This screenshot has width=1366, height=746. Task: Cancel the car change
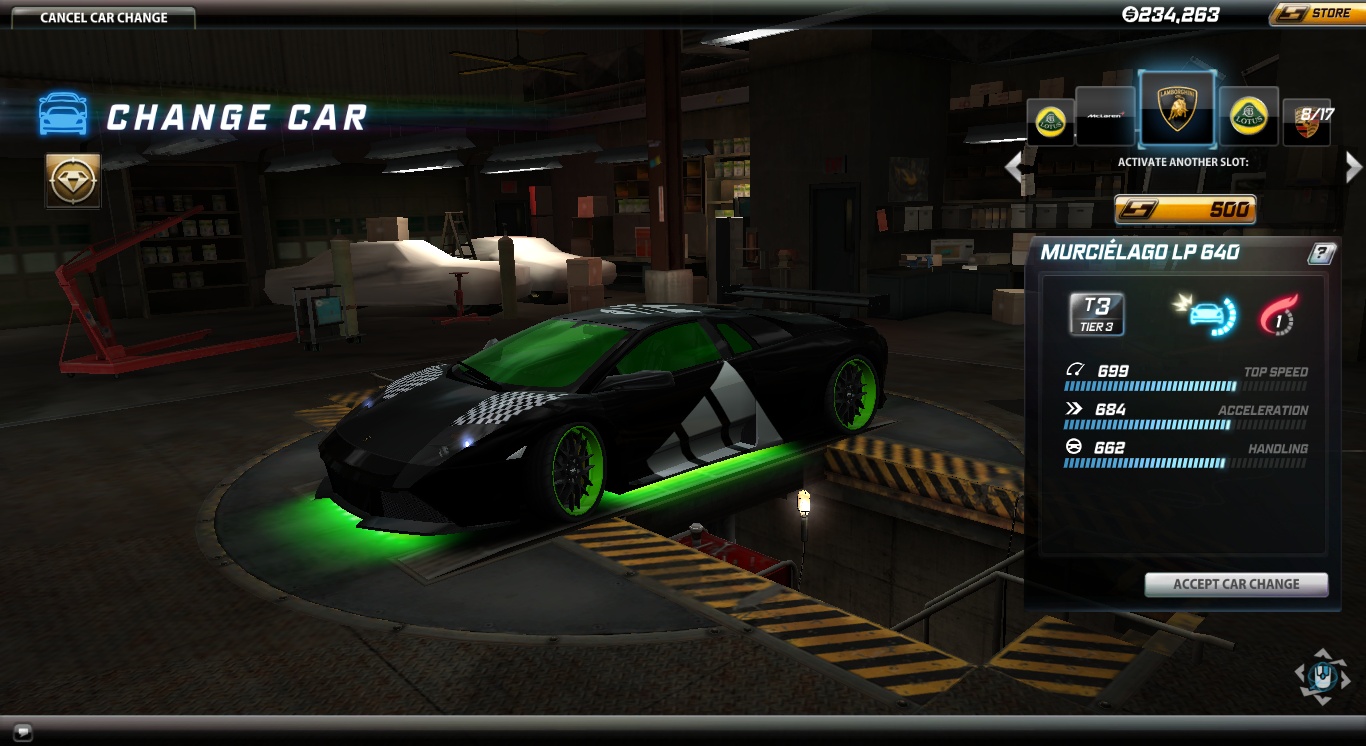tap(104, 17)
